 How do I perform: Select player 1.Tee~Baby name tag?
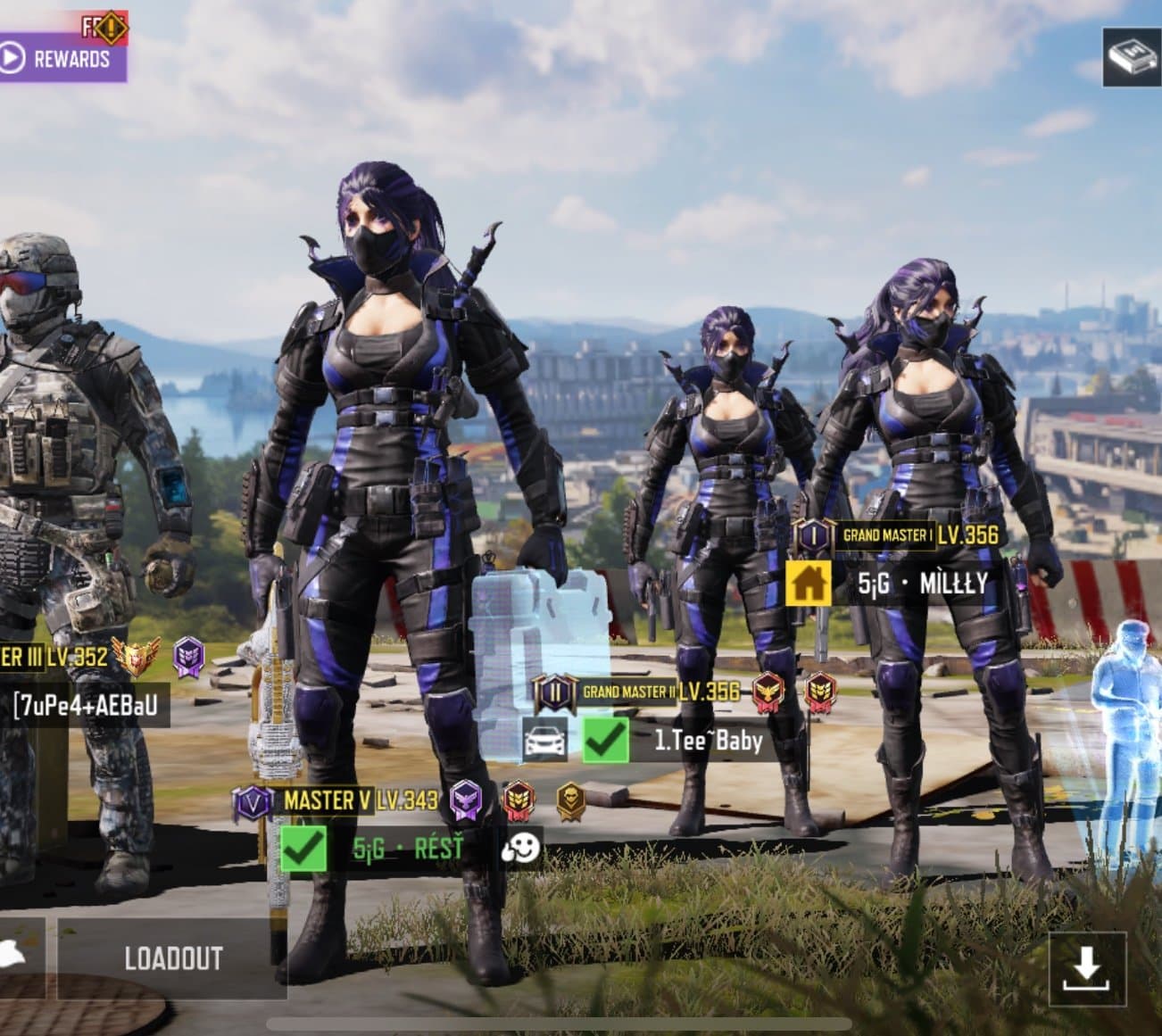(x=708, y=741)
